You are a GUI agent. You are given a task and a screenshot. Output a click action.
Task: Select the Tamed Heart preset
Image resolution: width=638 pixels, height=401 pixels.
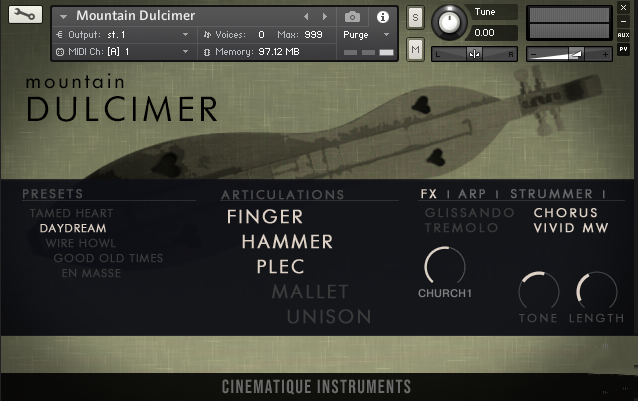tap(71, 213)
